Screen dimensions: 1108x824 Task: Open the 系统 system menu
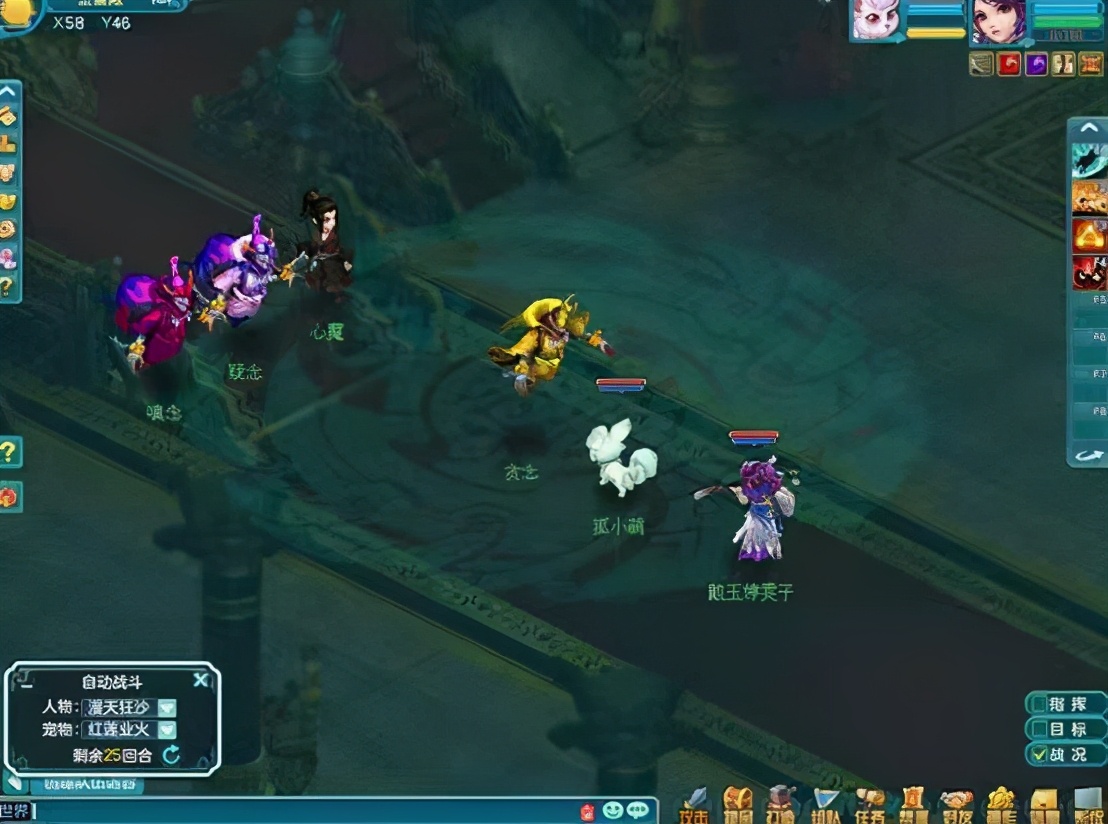tap(1088, 803)
